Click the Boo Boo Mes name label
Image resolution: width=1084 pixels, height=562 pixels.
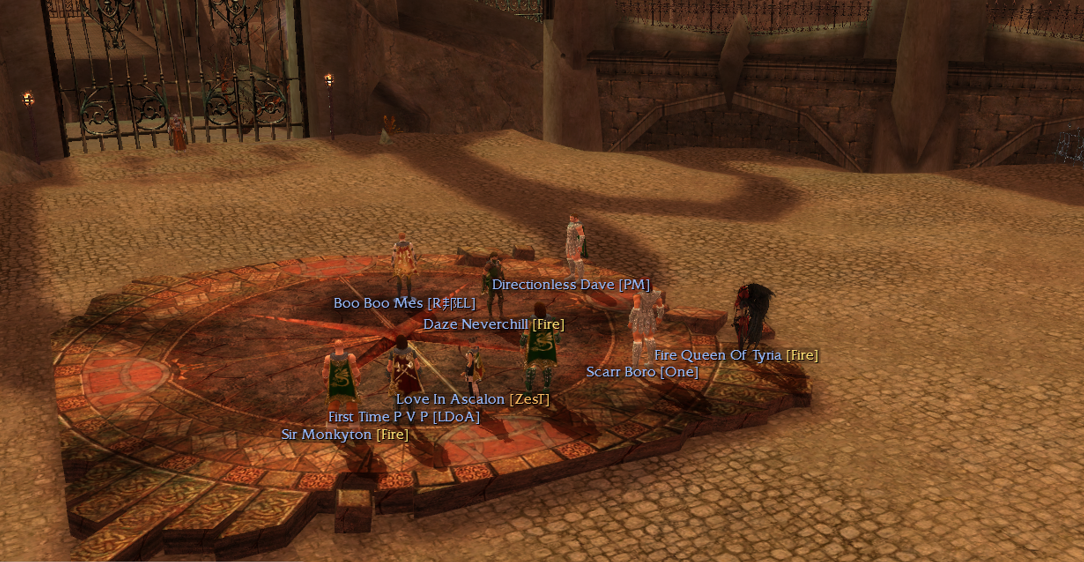404,303
